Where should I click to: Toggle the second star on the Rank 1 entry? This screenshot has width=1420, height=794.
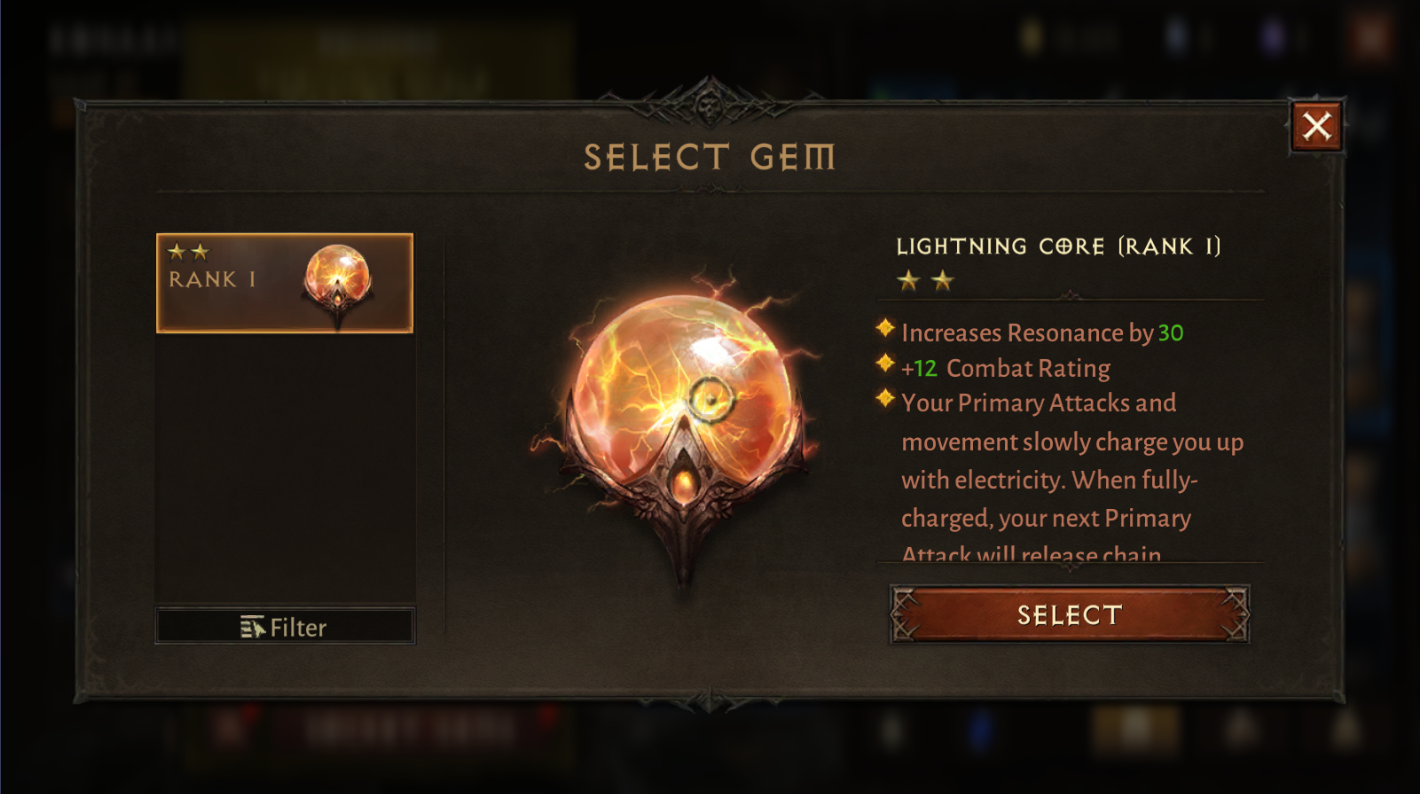click(201, 252)
